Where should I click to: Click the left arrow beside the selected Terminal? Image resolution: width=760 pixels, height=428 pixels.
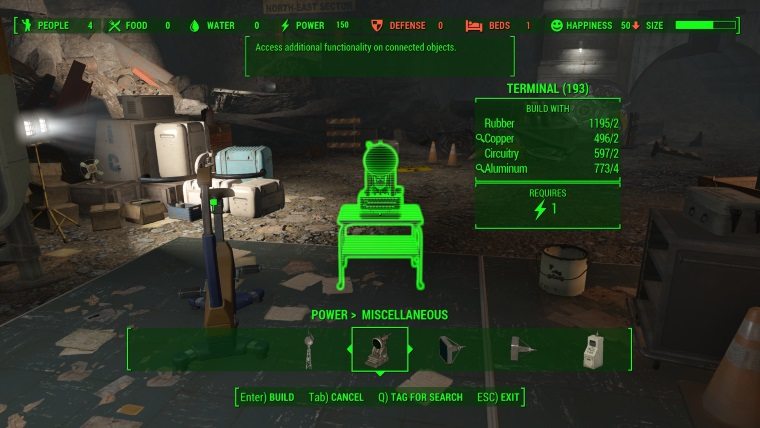[347, 349]
